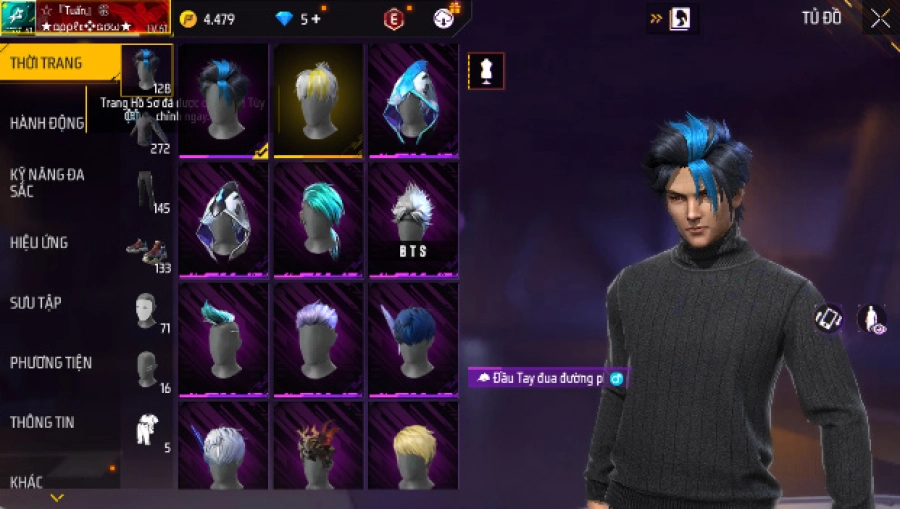This screenshot has height=509, width=900.
Task: Select the KỸ NĂNG ĐA SẮC tab
Action: click(x=47, y=182)
